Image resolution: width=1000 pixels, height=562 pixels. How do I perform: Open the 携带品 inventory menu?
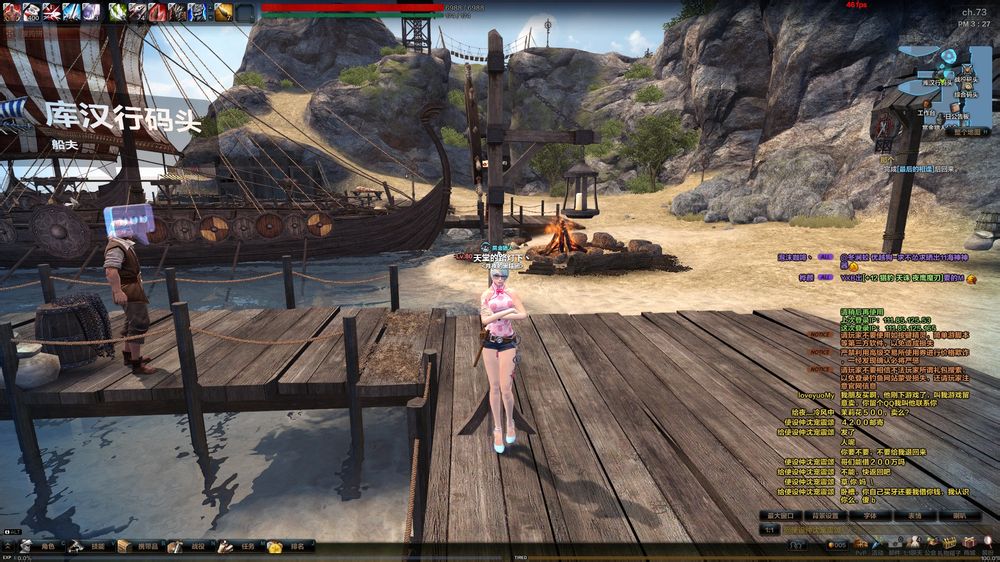pos(141,547)
